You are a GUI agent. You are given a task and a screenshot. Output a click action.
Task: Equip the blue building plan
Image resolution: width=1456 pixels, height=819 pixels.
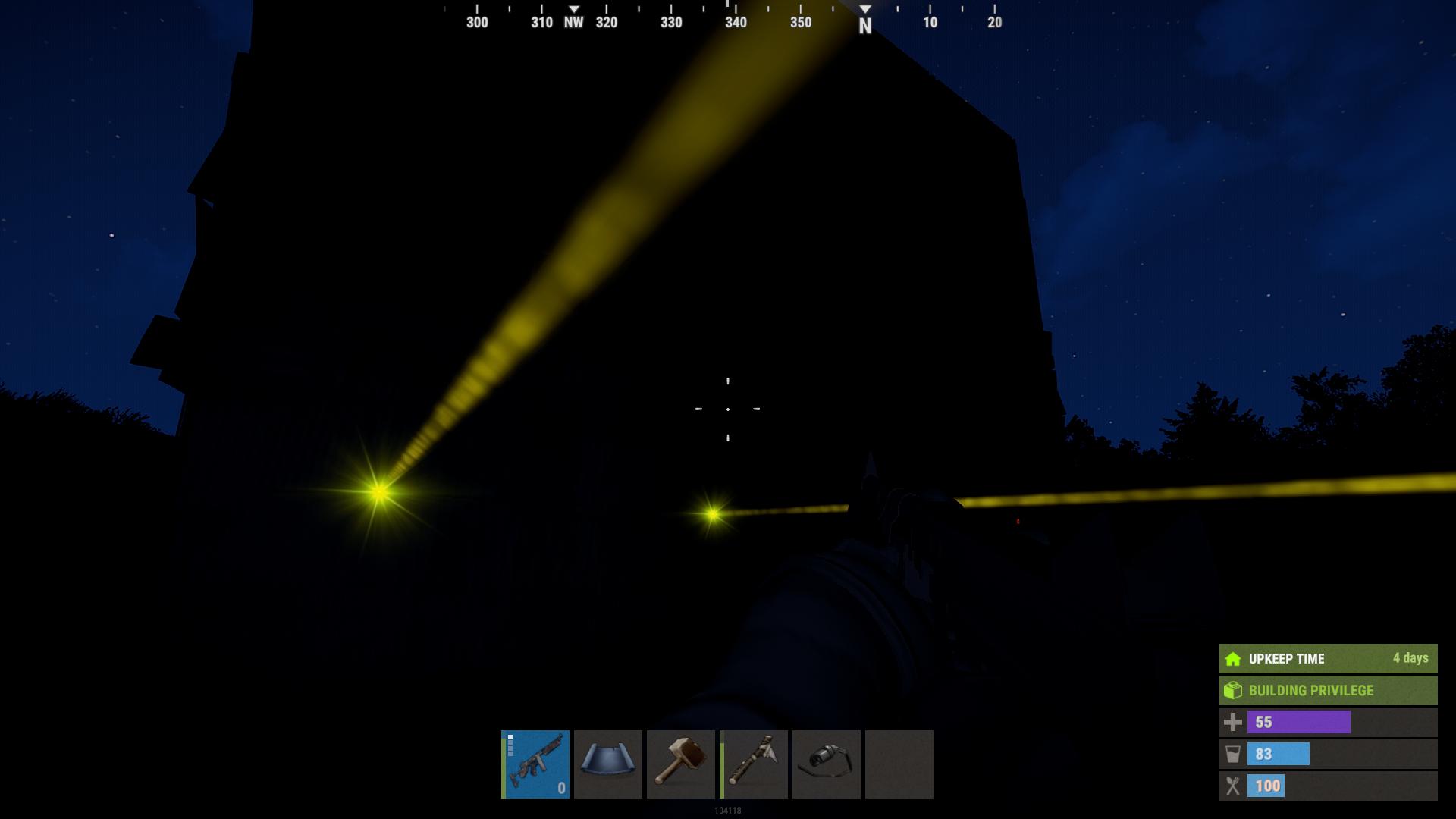[x=608, y=764]
